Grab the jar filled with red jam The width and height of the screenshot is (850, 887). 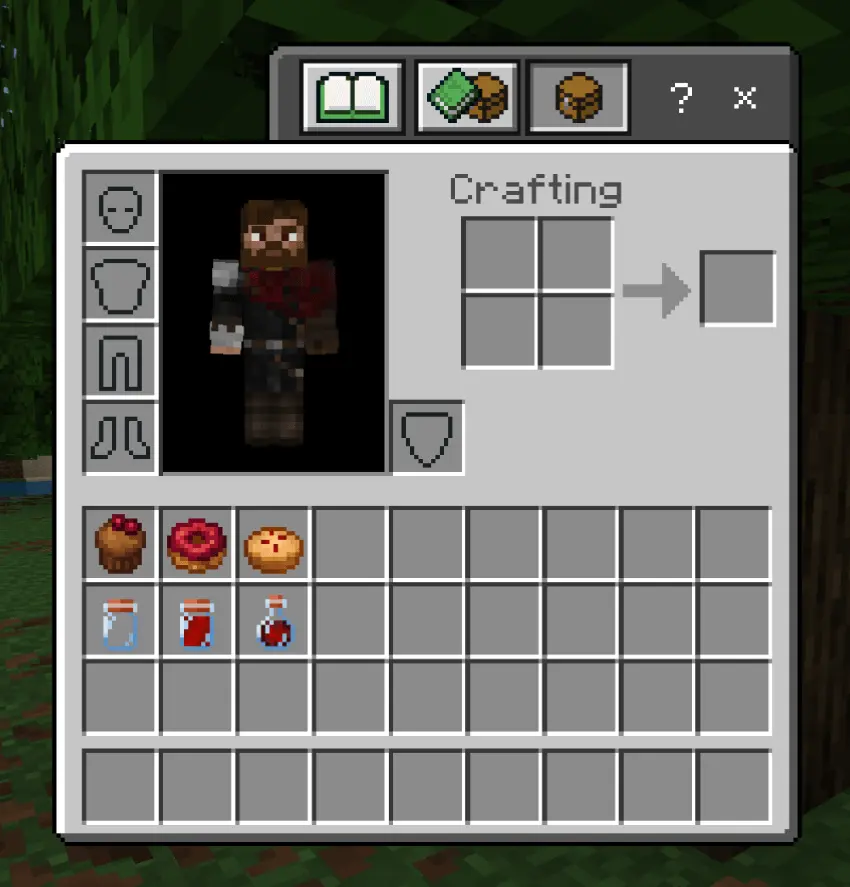coord(197,622)
